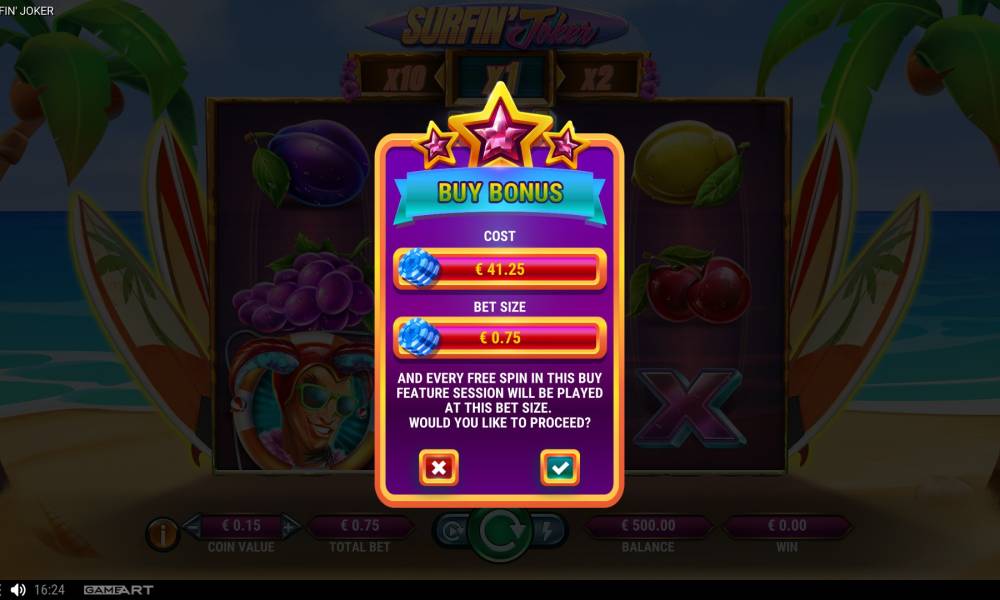Spin the reels with the green button
The height and width of the screenshot is (600, 1000).
point(498,533)
